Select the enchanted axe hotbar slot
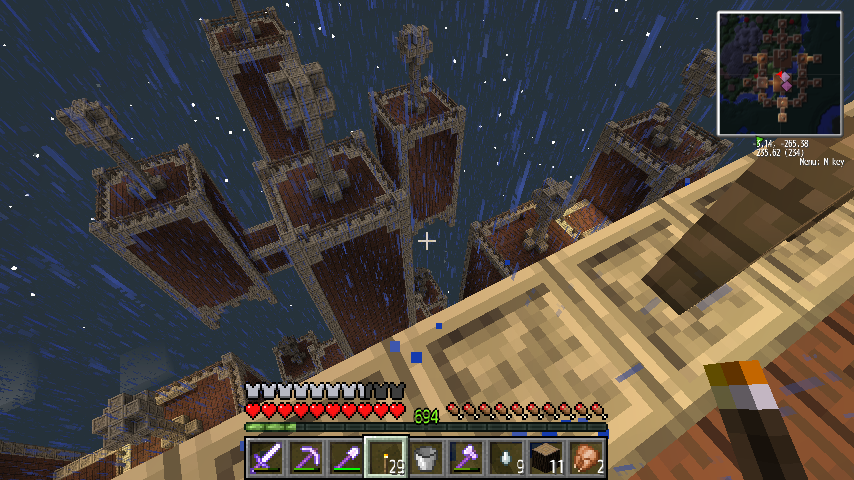 [x=465, y=459]
